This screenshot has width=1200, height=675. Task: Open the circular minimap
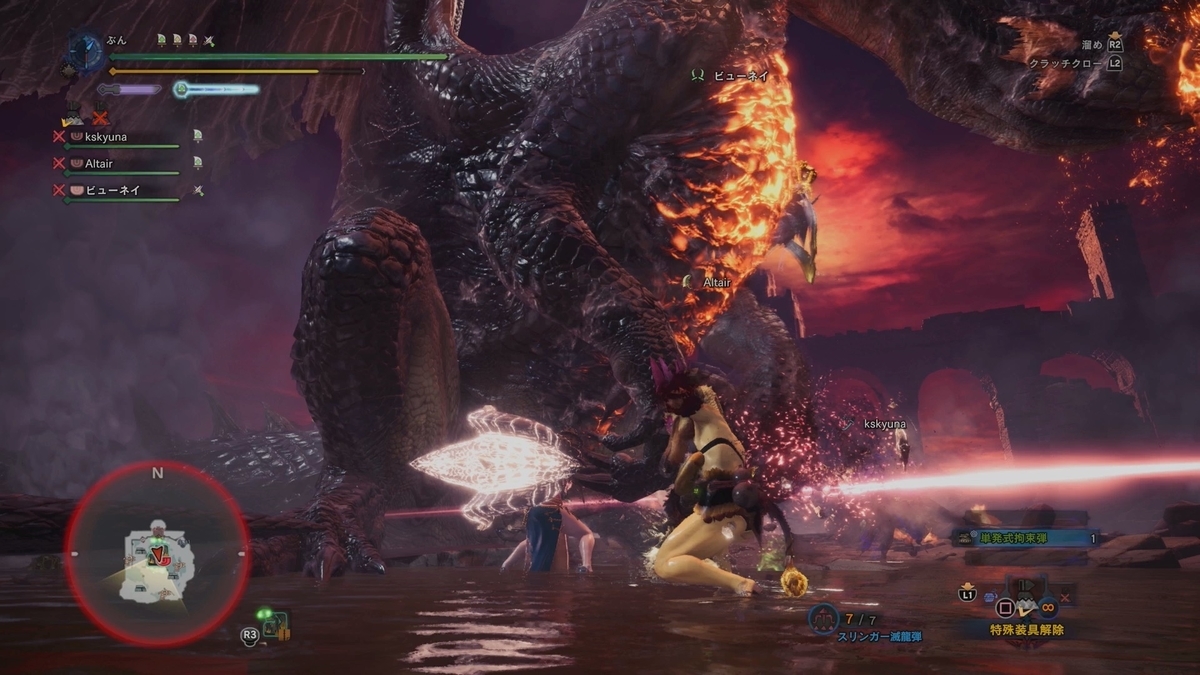[157, 553]
